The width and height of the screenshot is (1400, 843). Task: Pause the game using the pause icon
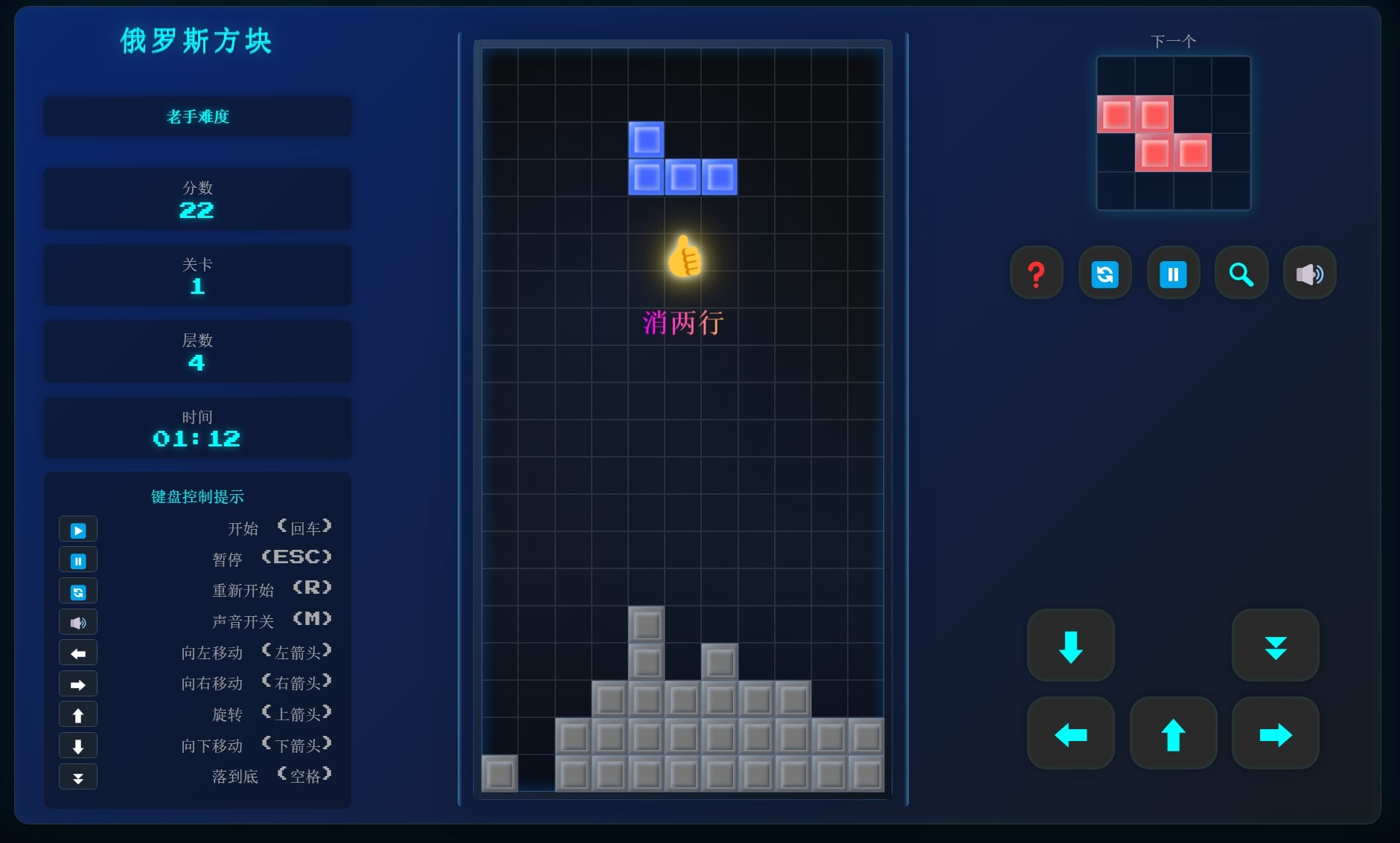1172,273
